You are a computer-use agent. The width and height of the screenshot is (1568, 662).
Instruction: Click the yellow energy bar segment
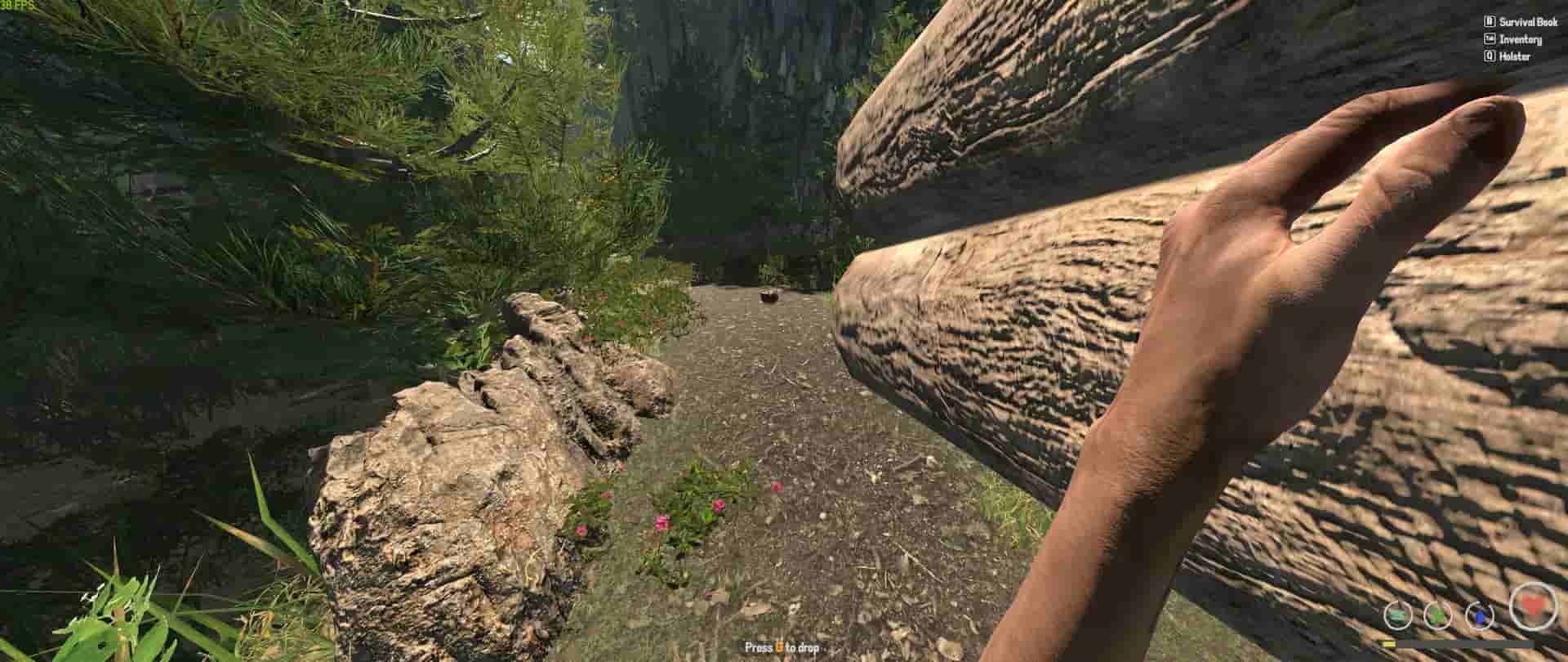[1388, 644]
